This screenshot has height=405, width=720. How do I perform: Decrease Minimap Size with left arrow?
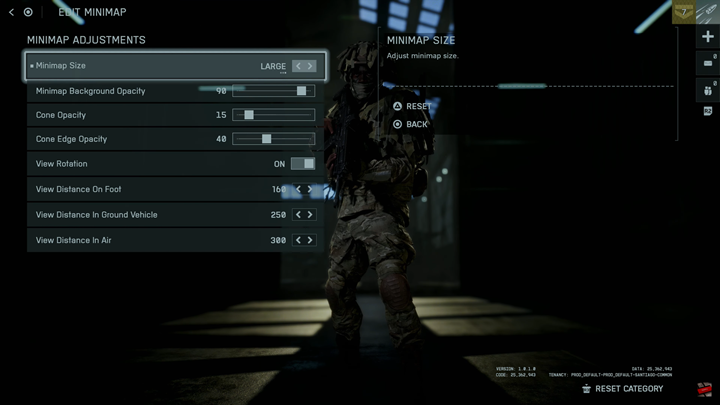tap(298, 66)
